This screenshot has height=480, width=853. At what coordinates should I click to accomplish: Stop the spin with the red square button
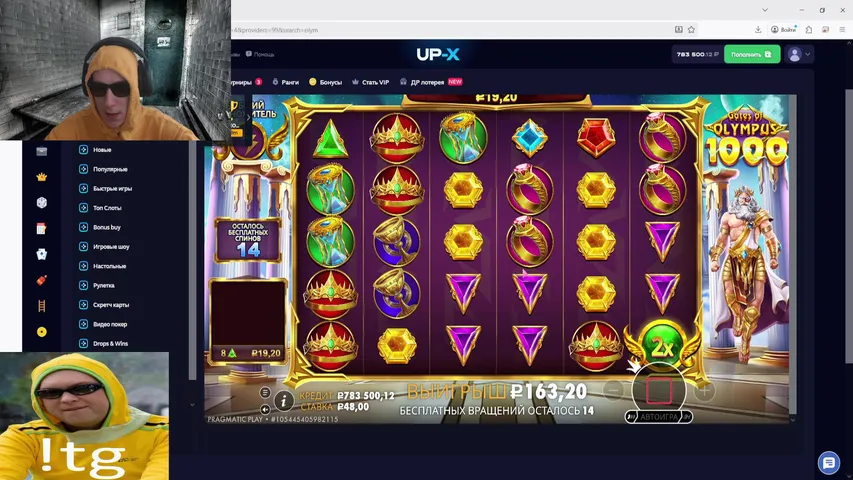click(658, 389)
